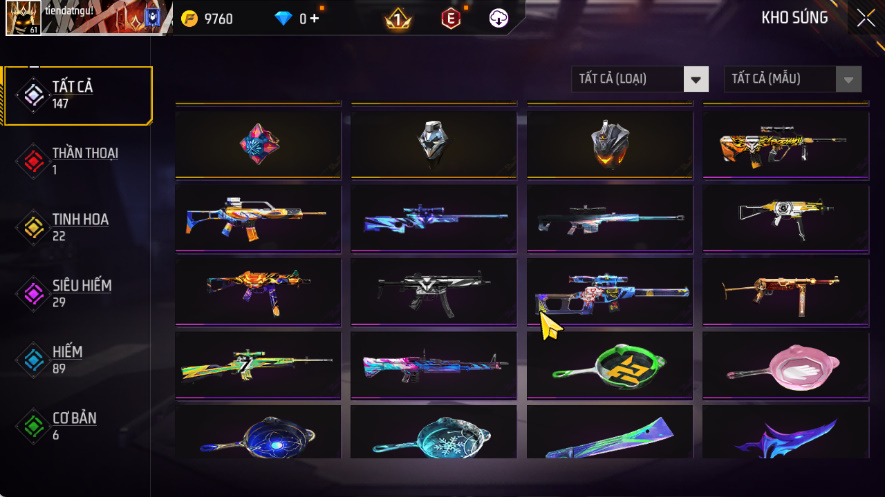The height and width of the screenshot is (497, 885).
Task: Open the cloud download icon
Action: 499,18
